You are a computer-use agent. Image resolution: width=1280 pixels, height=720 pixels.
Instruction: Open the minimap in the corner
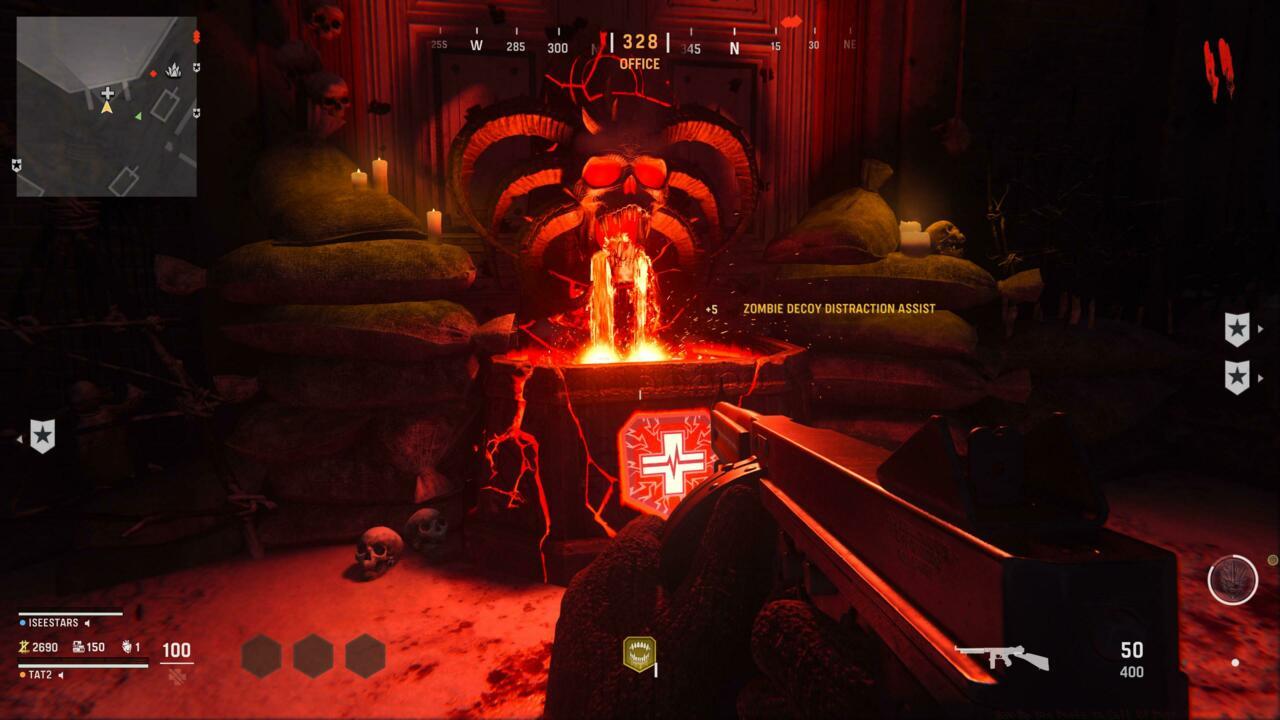(x=106, y=106)
